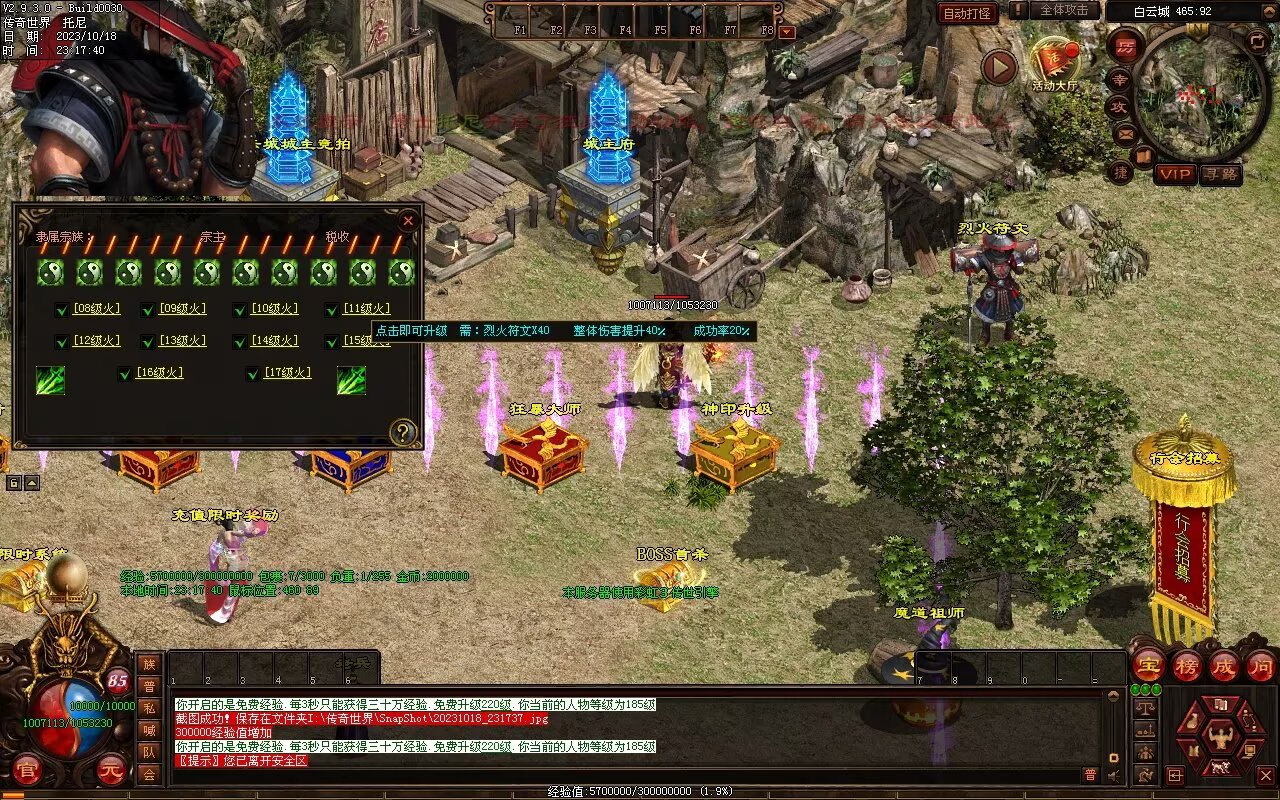This screenshot has height=800, width=1280.
Task: Activate 寻路 pathfinding button
Action: pos(1220,174)
